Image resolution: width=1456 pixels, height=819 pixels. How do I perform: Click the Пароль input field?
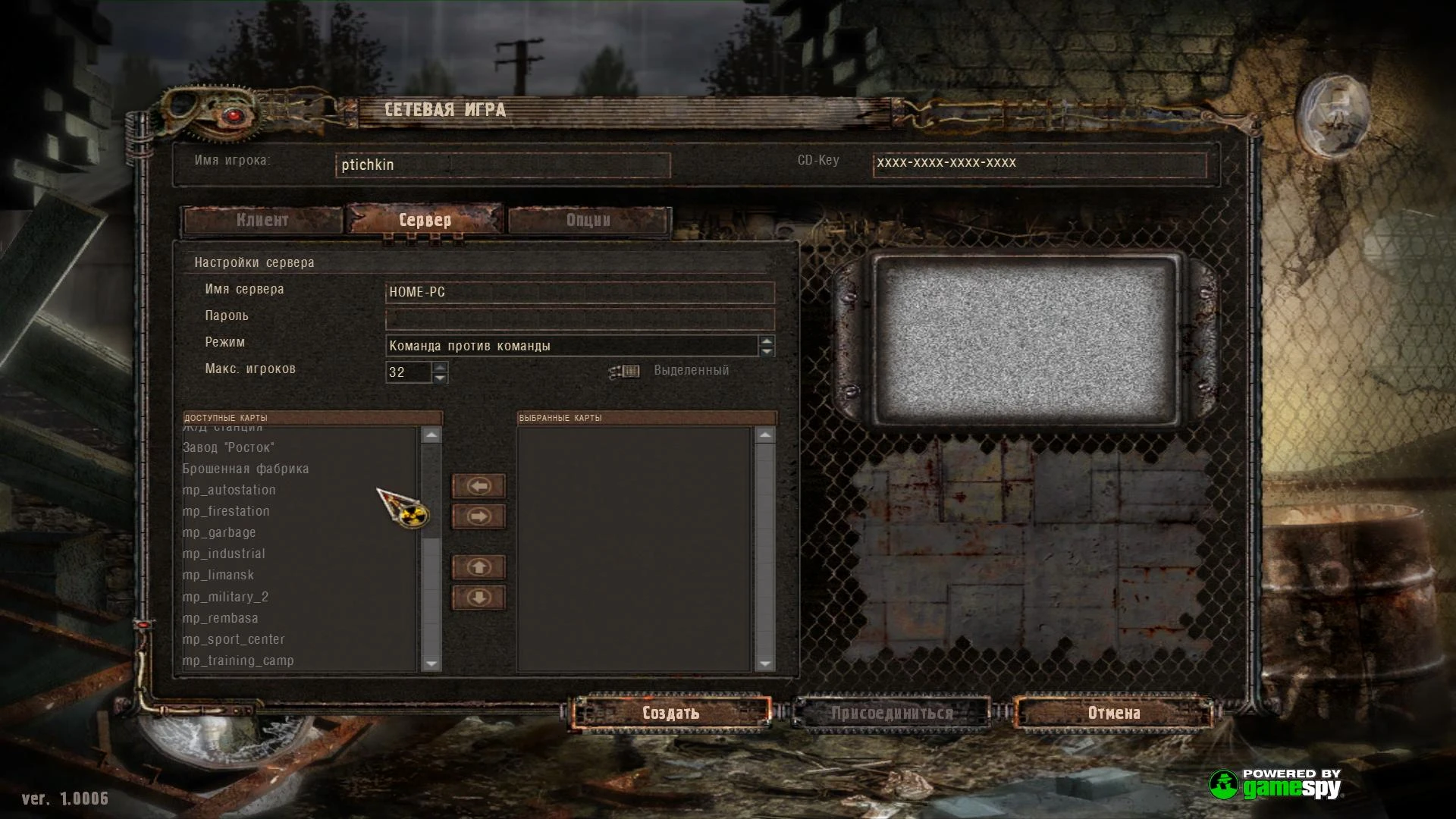[x=579, y=318]
